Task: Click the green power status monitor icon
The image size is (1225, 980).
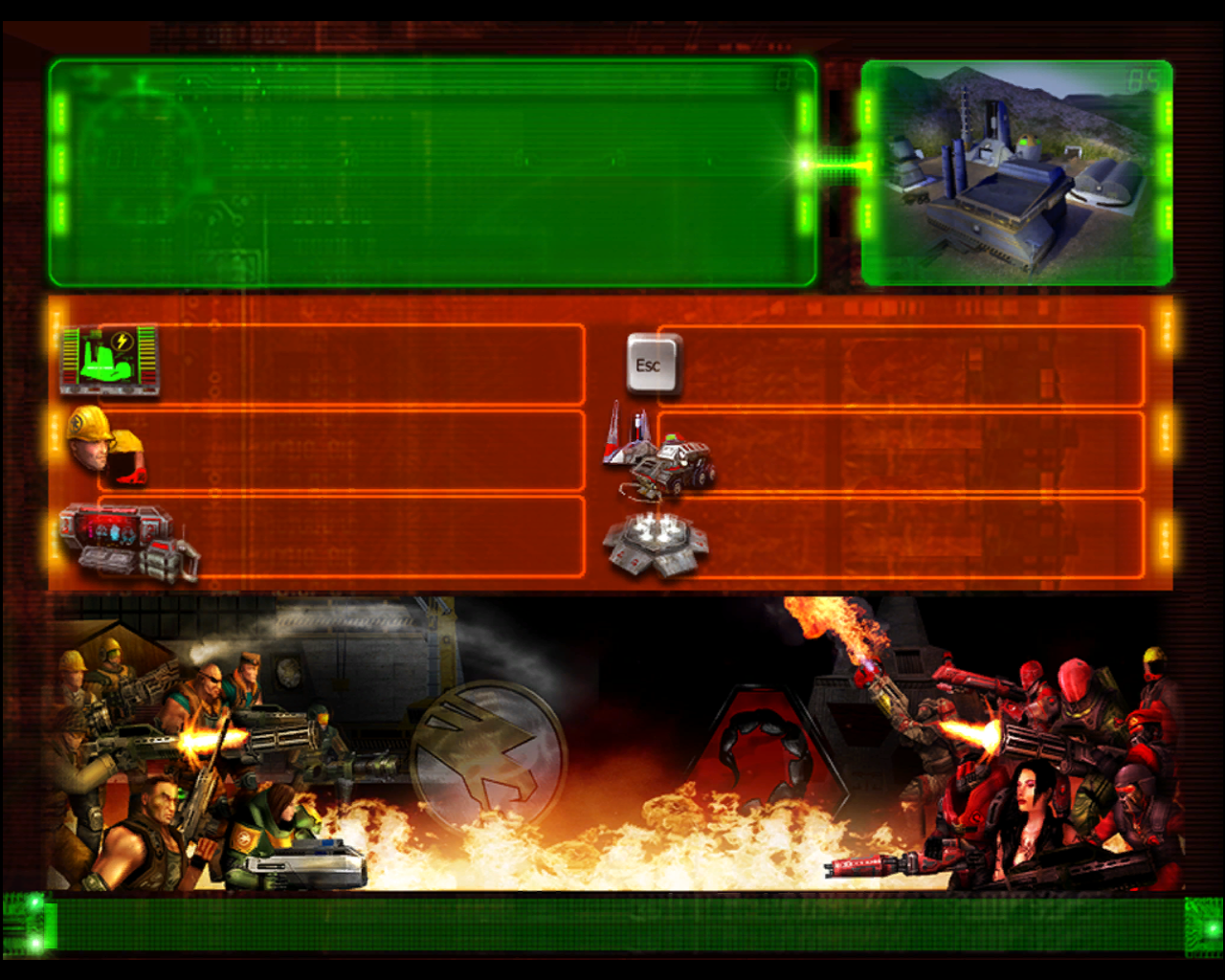Action: pyautogui.click(x=109, y=360)
